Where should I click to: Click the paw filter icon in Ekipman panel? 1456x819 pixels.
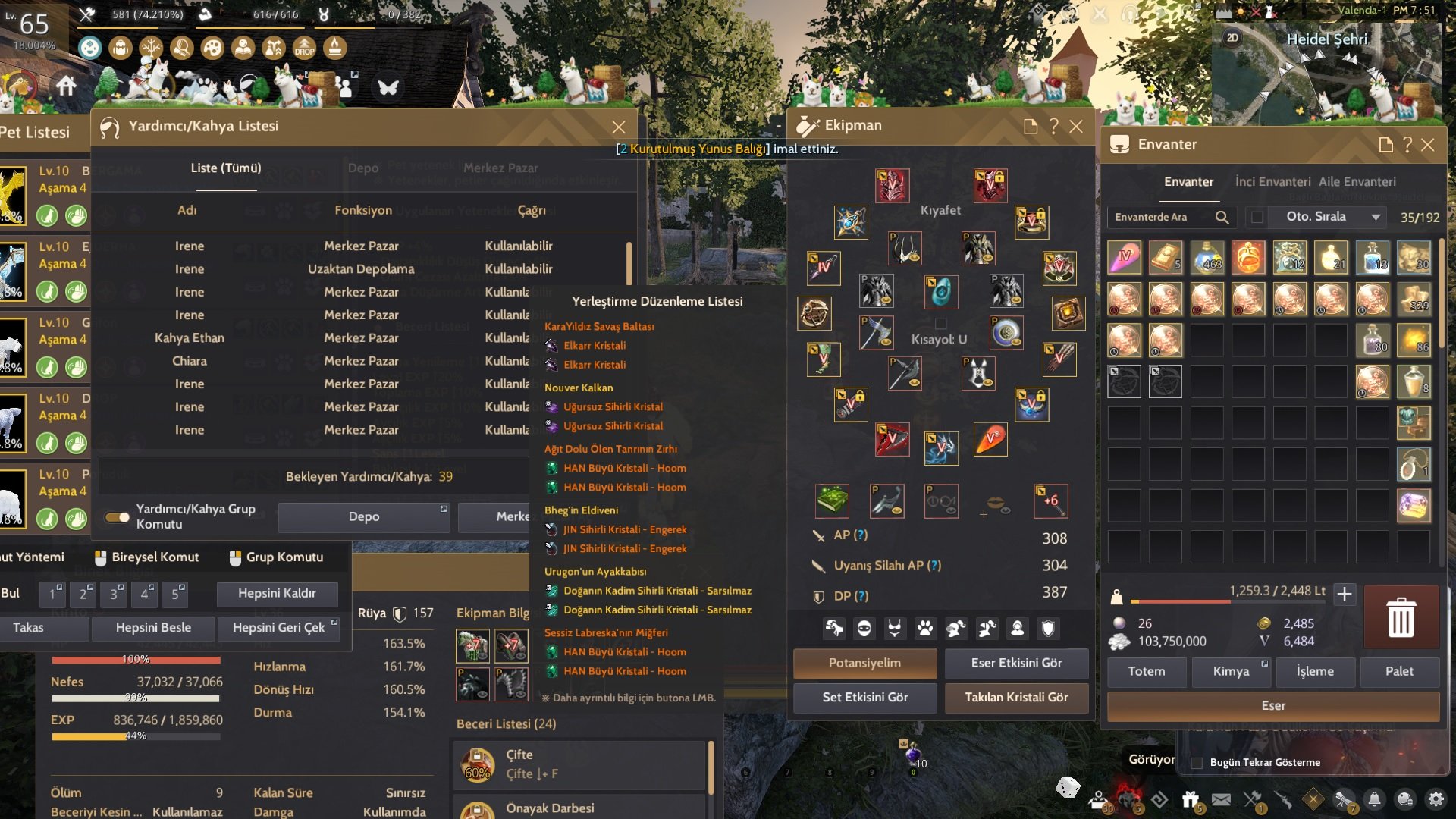coord(927,629)
